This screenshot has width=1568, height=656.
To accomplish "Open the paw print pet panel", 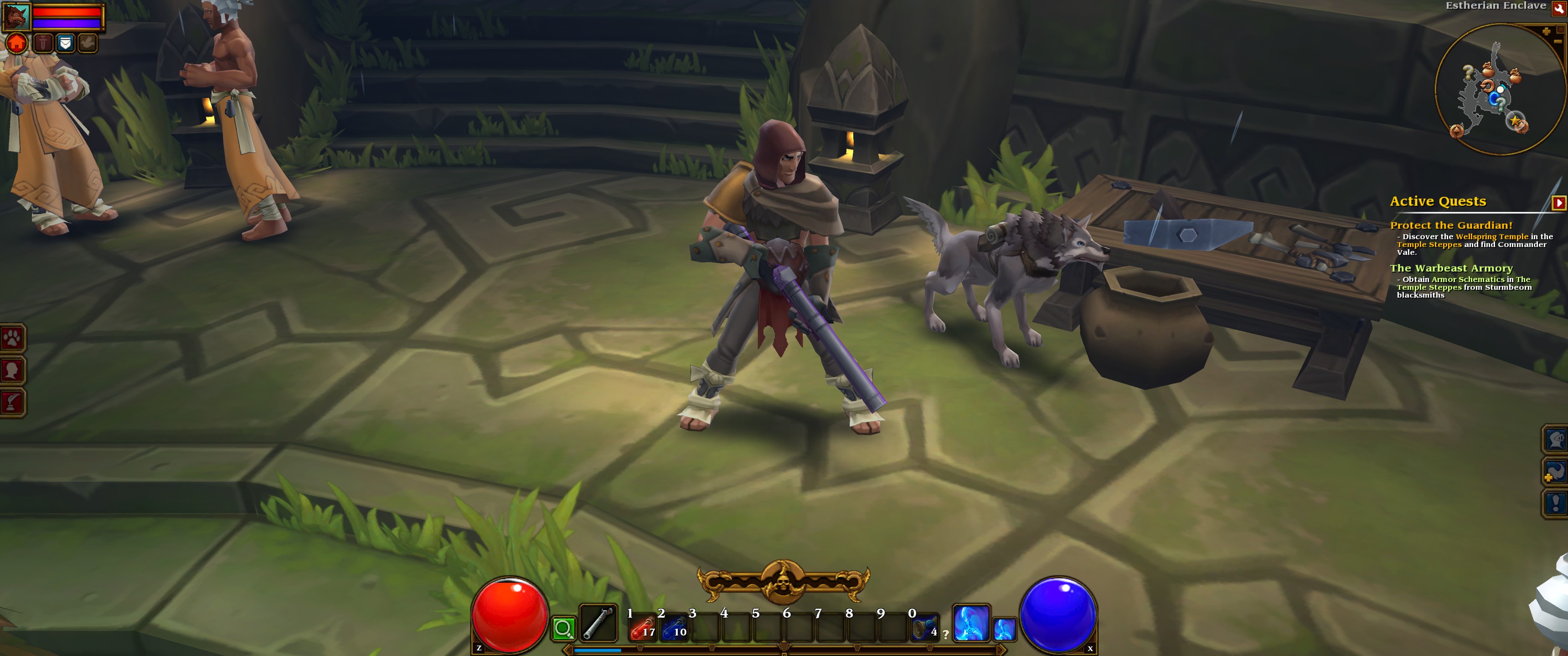I will [x=12, y=338].
